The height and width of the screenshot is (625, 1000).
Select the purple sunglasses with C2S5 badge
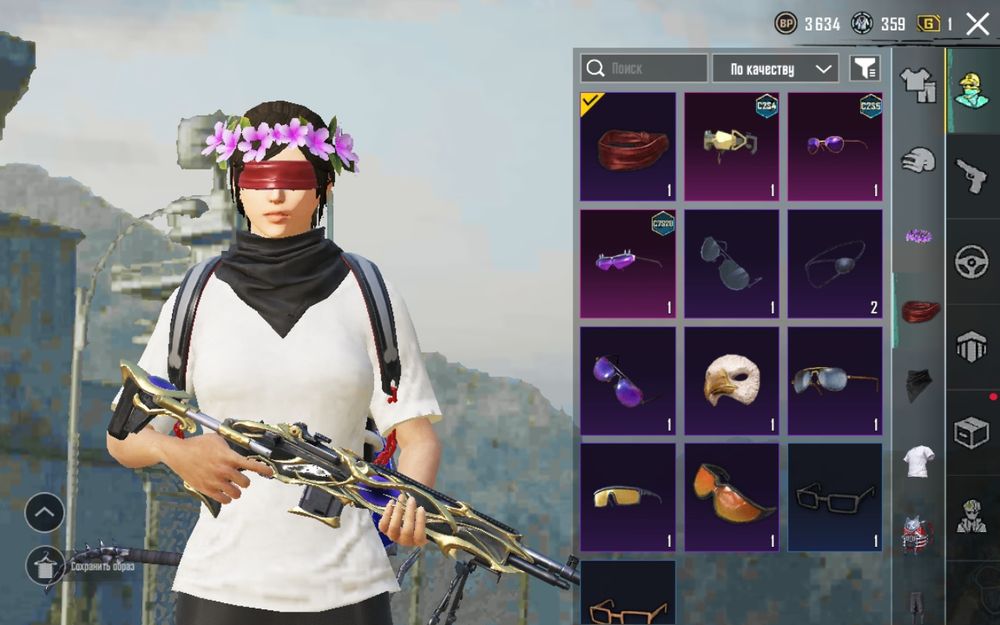835,147
